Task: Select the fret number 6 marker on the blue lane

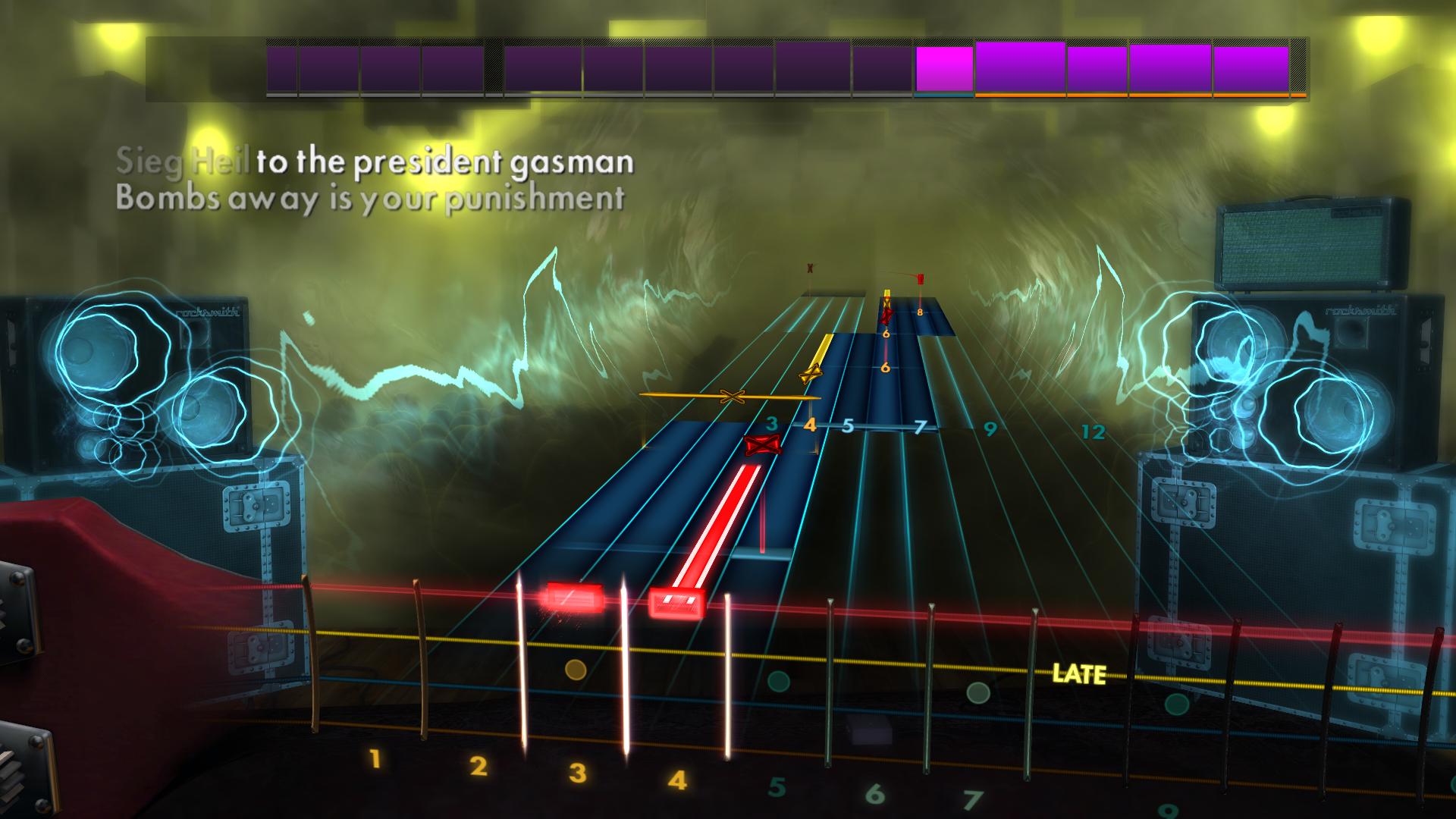Action: click(x=884, y=369)
